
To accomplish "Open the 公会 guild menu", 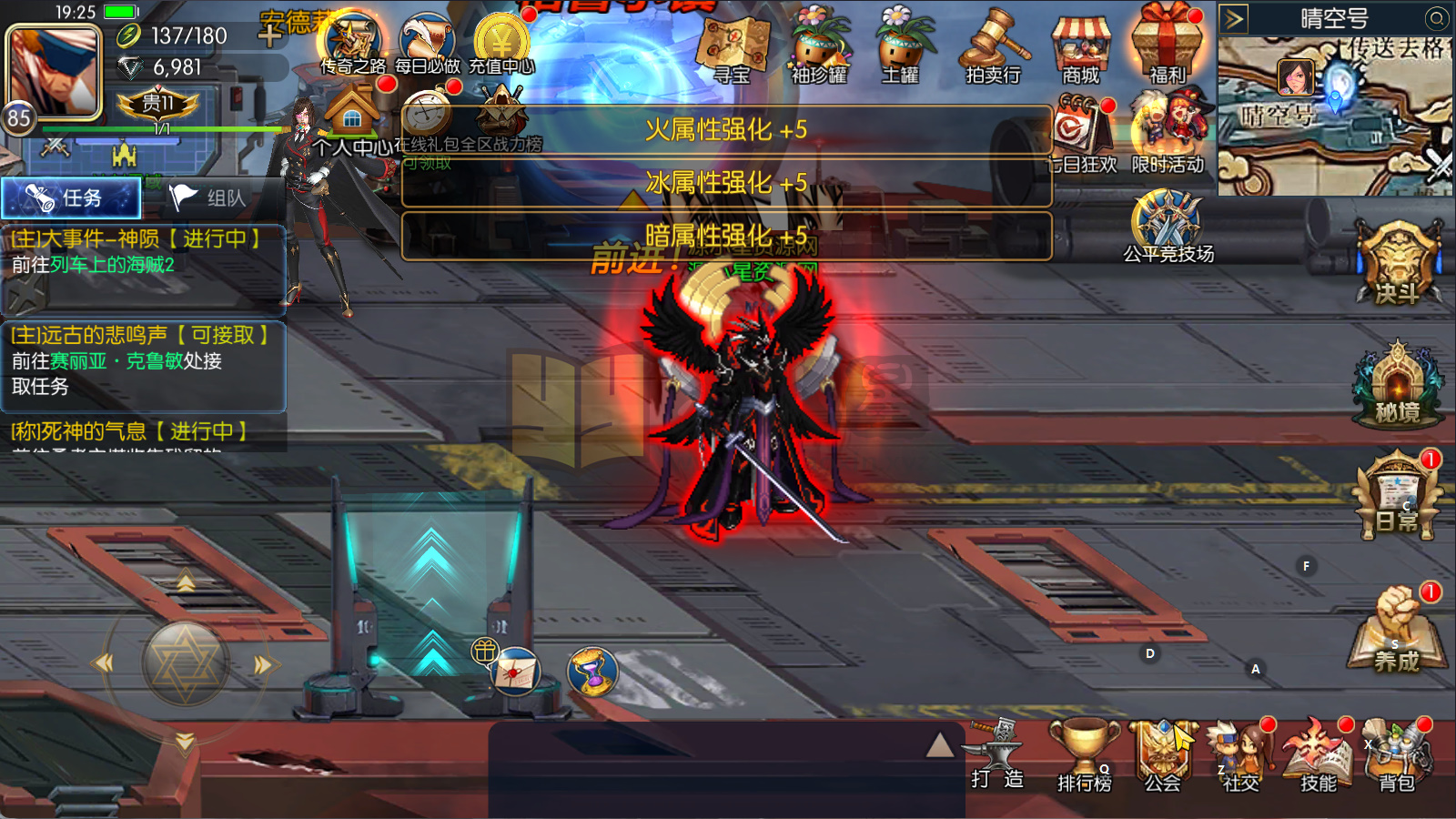I will pyautogui.click(x=1162, y=757).
